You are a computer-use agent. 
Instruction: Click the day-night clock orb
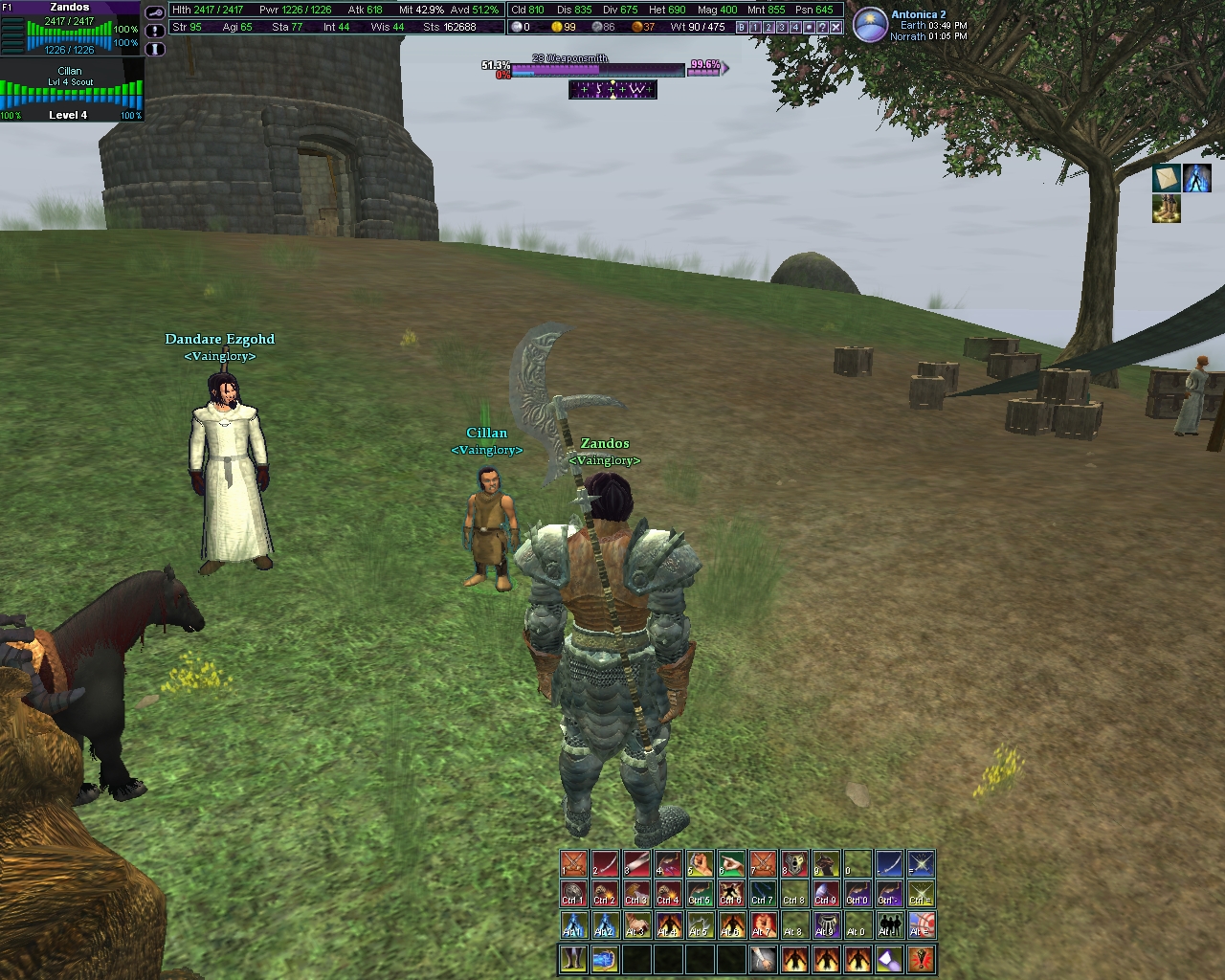(869, 25)
